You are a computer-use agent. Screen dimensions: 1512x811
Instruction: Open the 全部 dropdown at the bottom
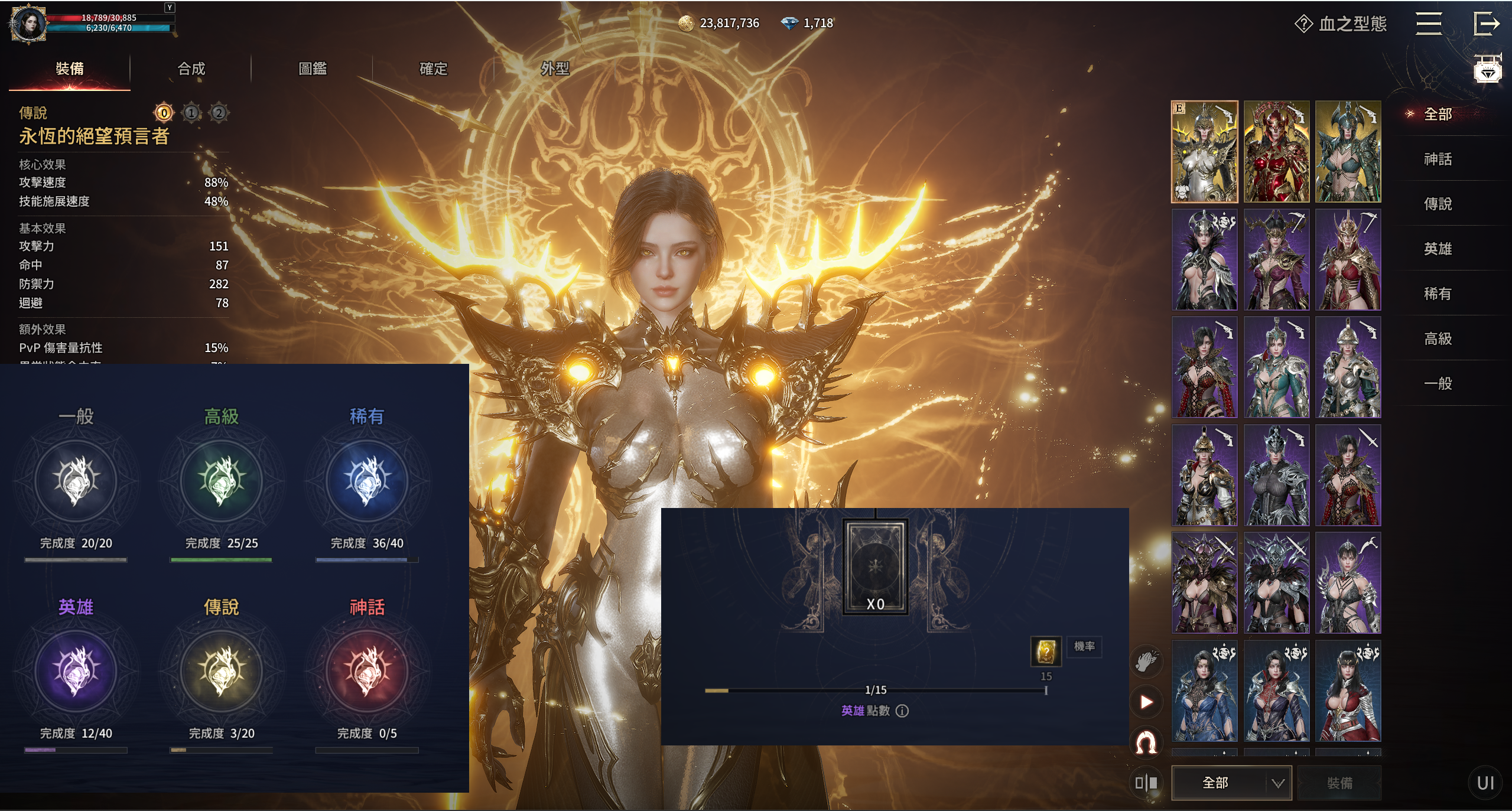coord(1231,783)
